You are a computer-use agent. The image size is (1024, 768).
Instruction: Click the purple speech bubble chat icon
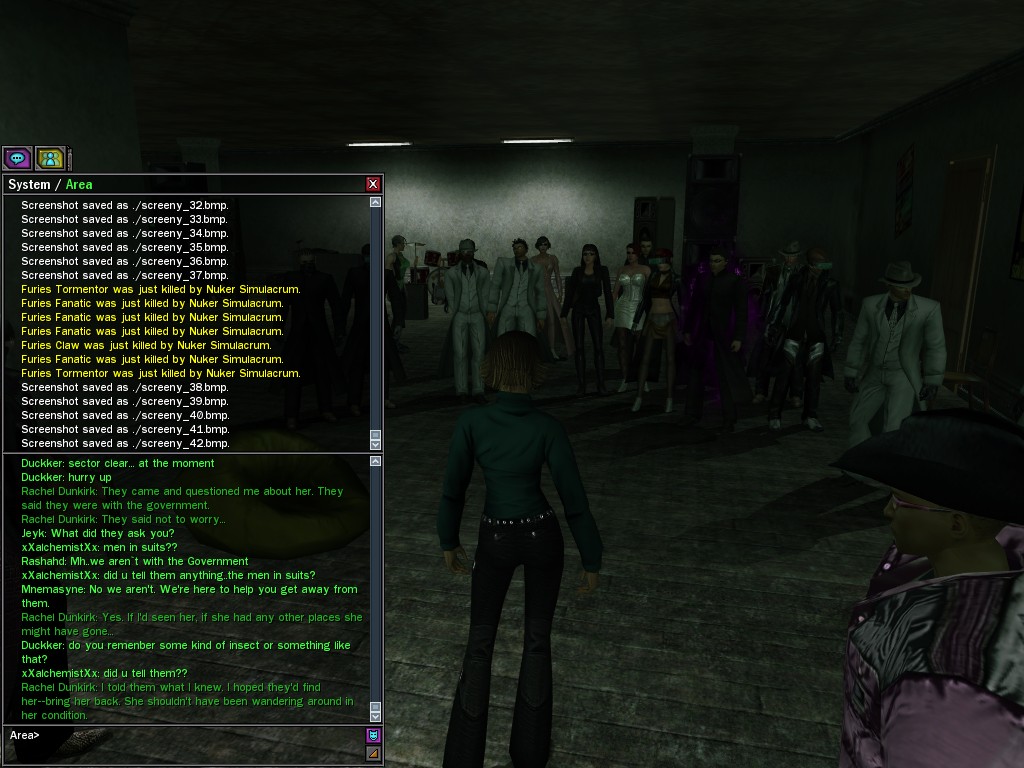point(17,158)
